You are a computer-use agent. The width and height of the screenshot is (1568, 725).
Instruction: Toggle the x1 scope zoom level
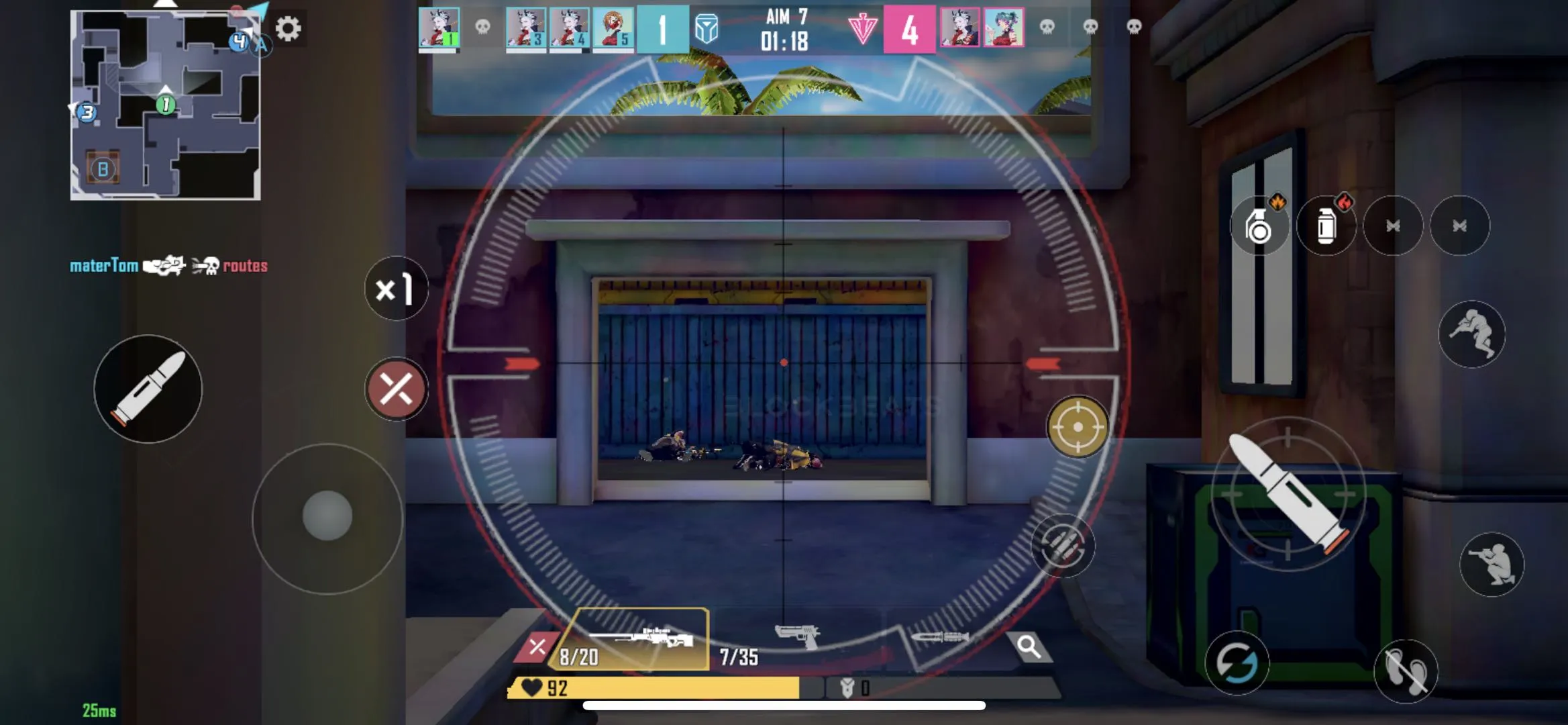tap(396, 289)
